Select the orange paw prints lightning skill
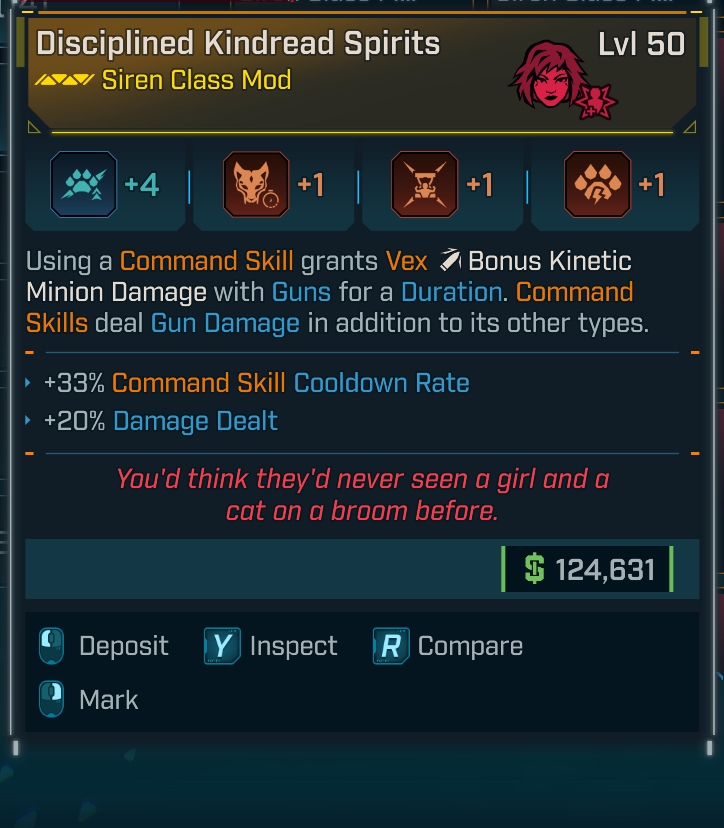This screenshot has width=724, height=828. [x=597, y=185]
